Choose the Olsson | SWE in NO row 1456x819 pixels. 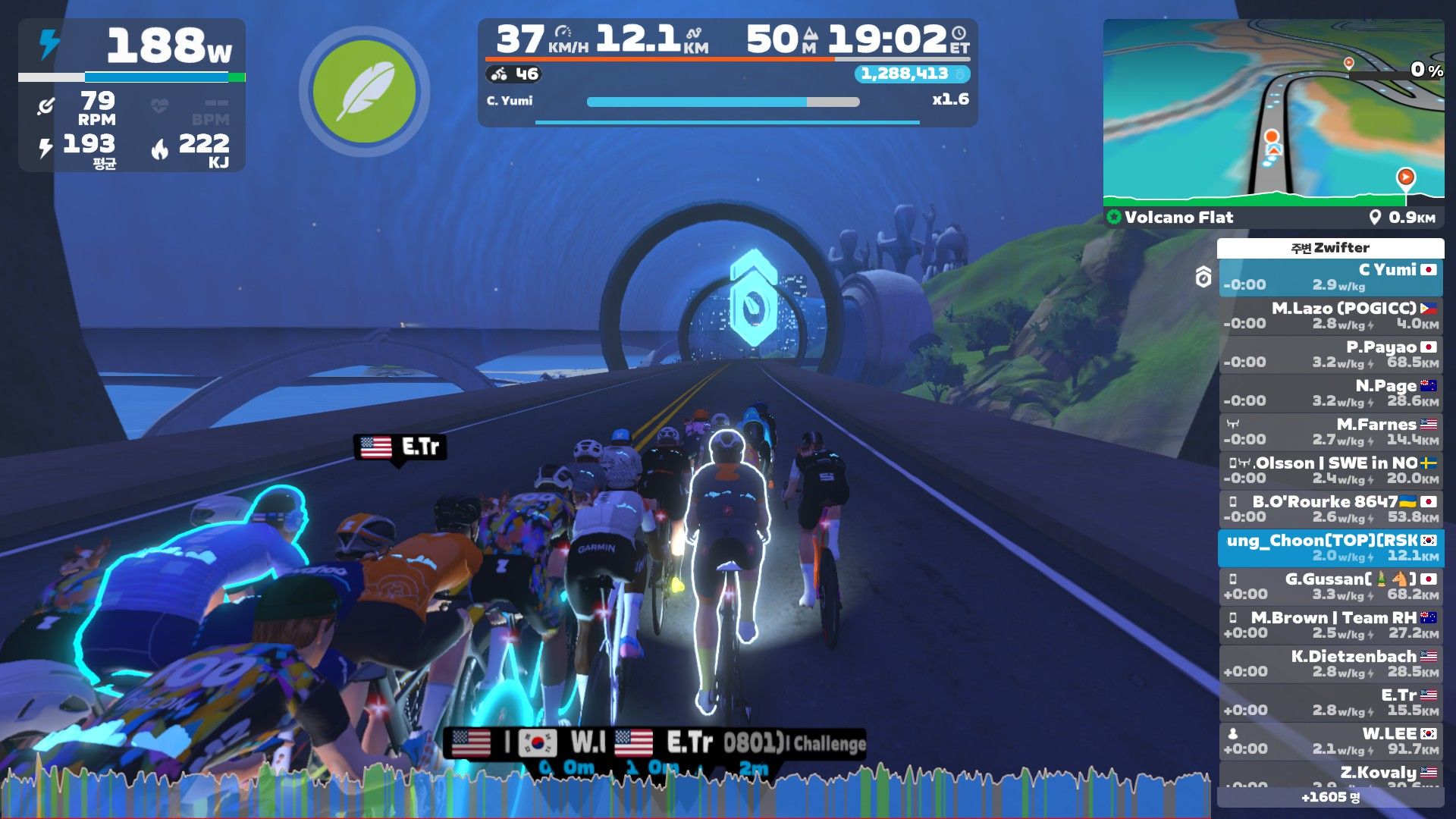tap(1330, 470)
